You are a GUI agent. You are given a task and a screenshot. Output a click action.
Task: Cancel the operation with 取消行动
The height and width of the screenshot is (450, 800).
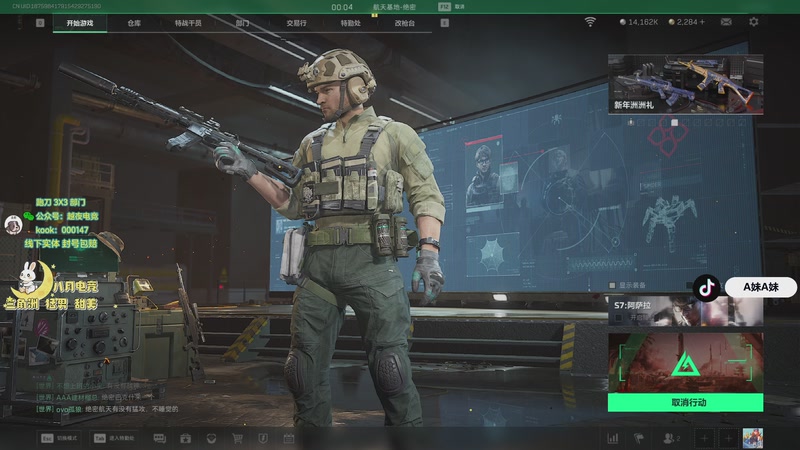(685, 402)
